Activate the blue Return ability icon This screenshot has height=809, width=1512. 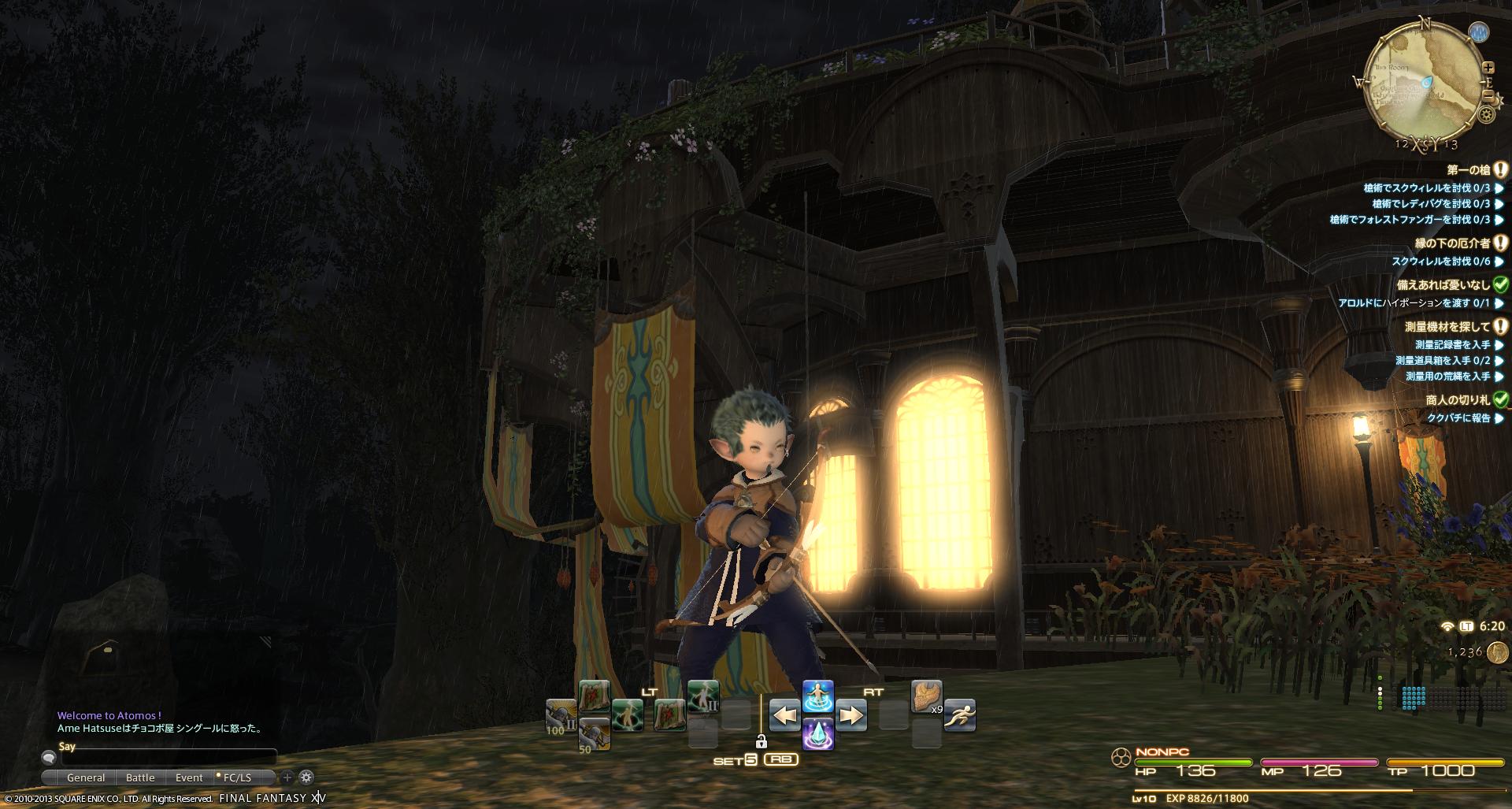click(x=818, y=696)
